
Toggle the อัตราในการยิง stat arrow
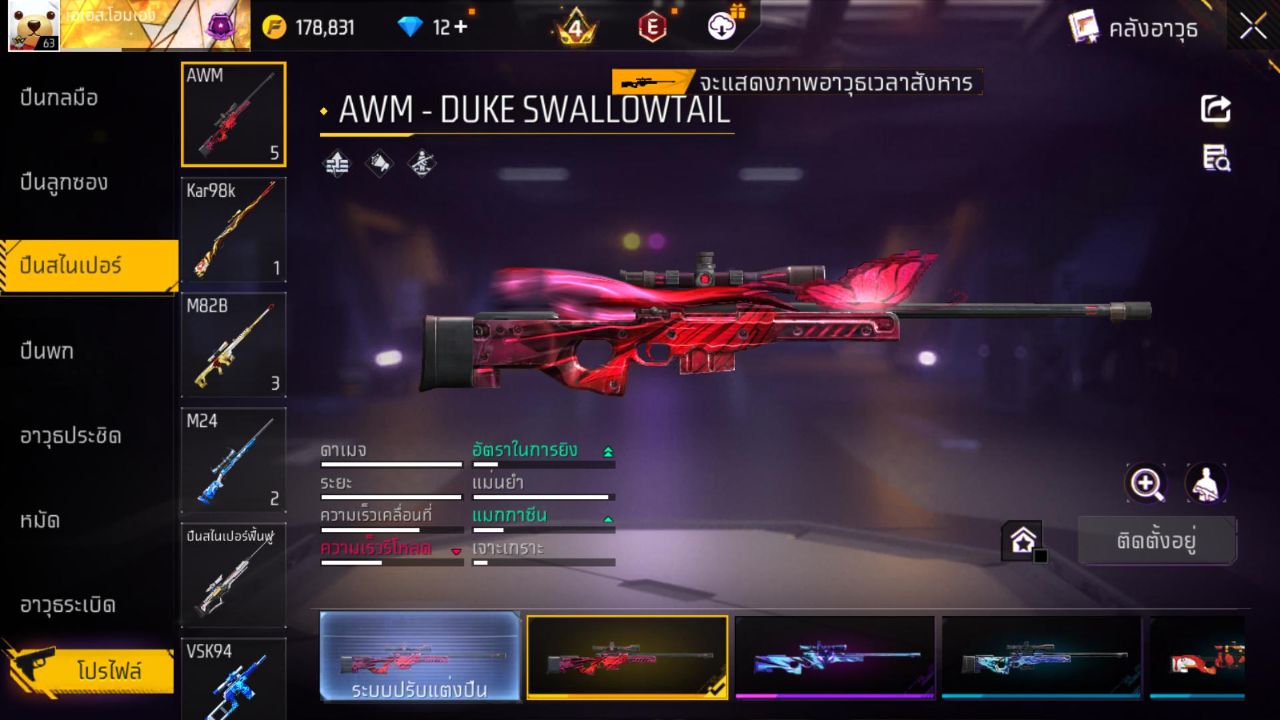click(x=608, y=449)
